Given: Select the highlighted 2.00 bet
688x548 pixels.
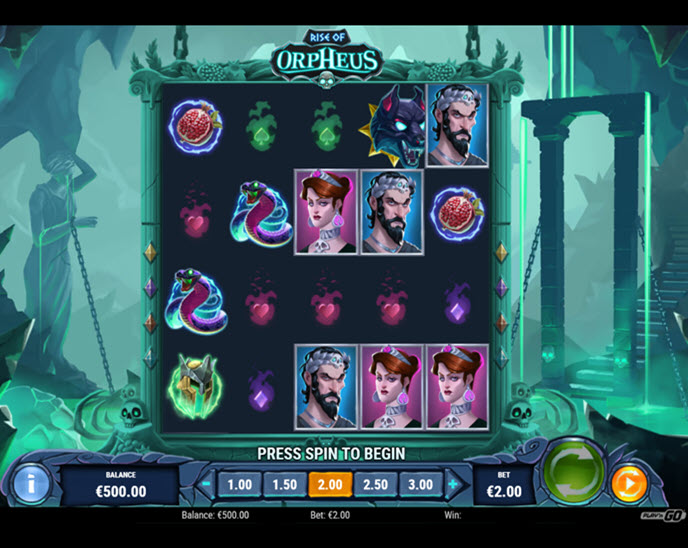Looking at the screenshot, I should tap(330, 485).
